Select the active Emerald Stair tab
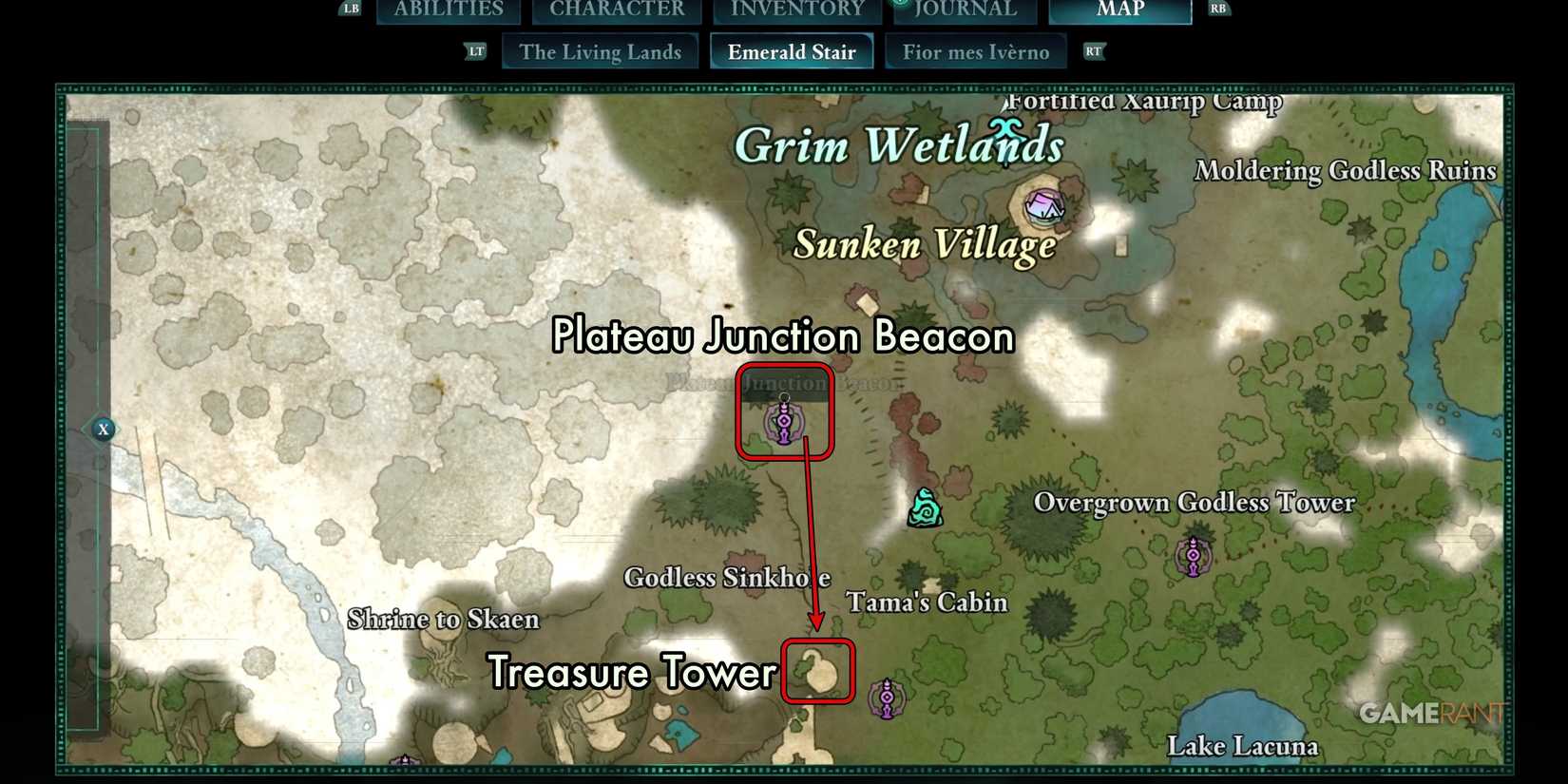 click(x=792, y=51)
